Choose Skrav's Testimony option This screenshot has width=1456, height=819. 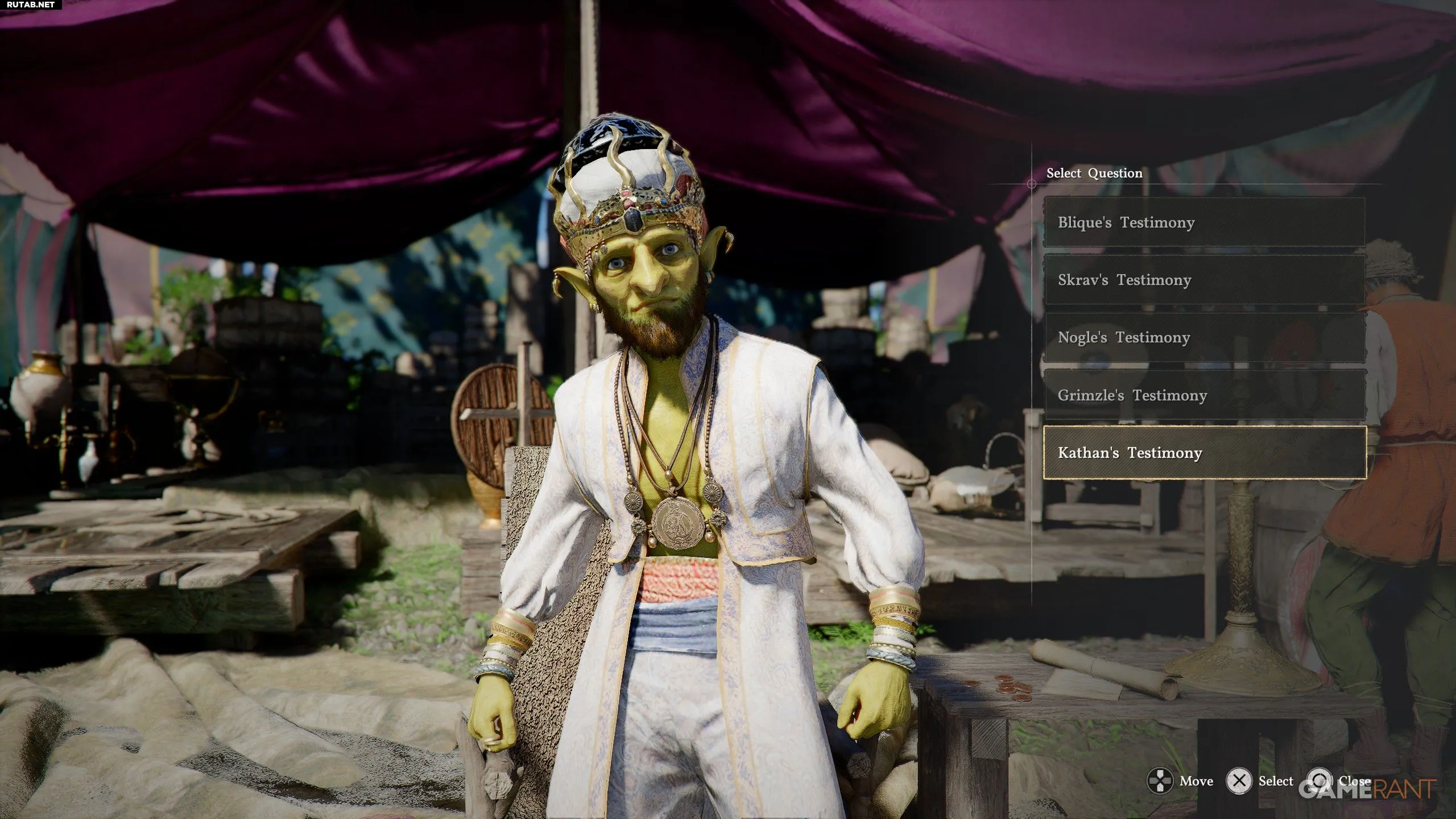1203,280
